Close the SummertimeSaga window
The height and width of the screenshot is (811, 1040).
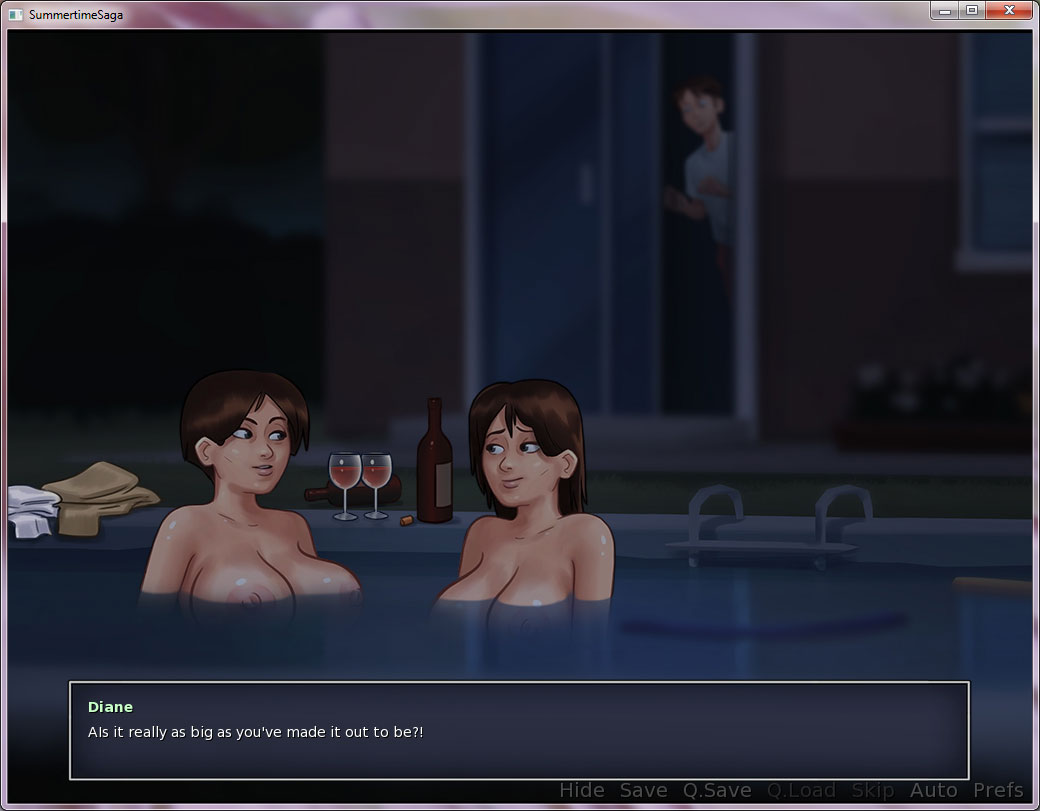pyautogui.click(x=1009, y=10)
